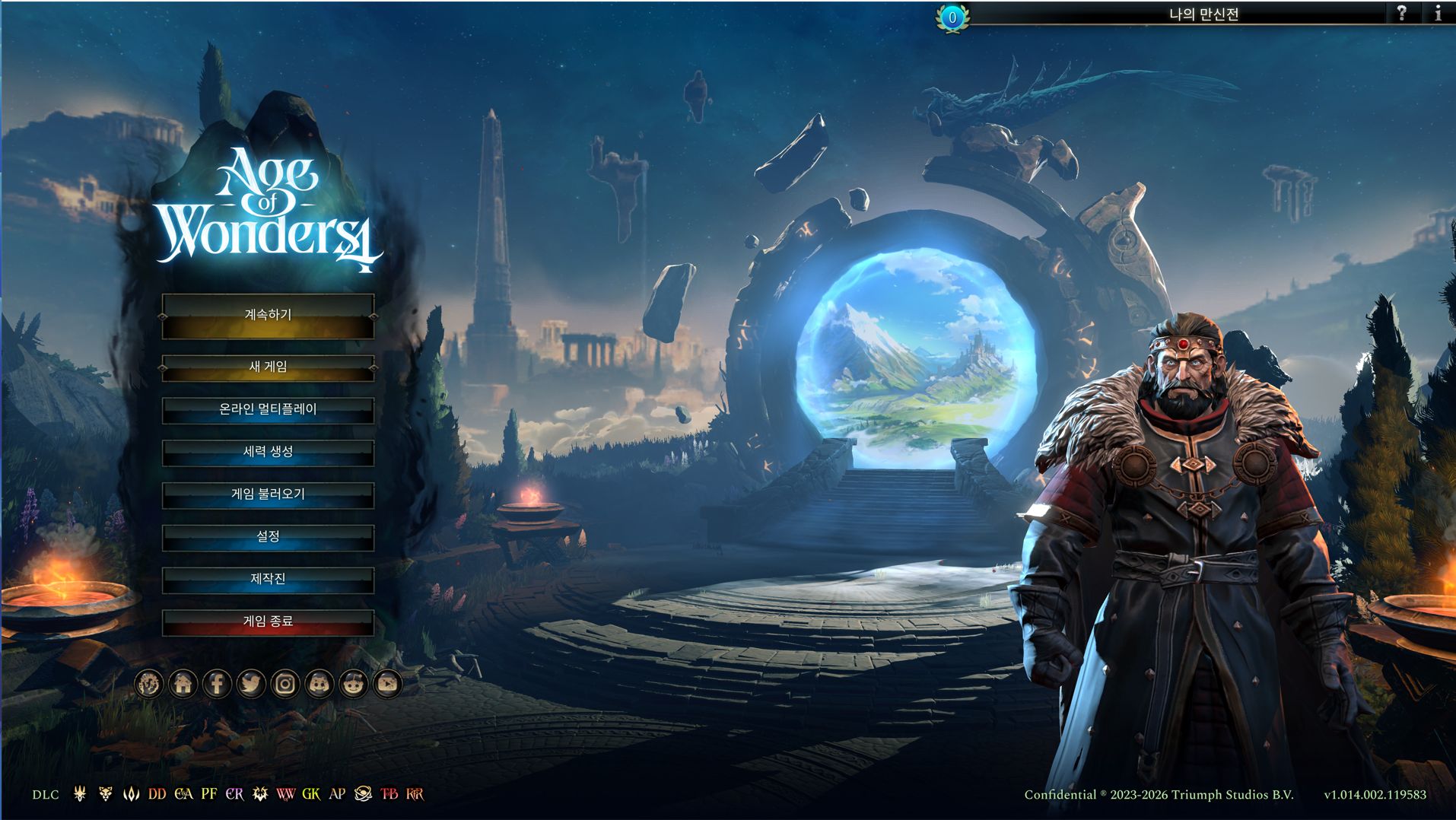
Task: Click the house homepage icon
Action: pos(183,684)
